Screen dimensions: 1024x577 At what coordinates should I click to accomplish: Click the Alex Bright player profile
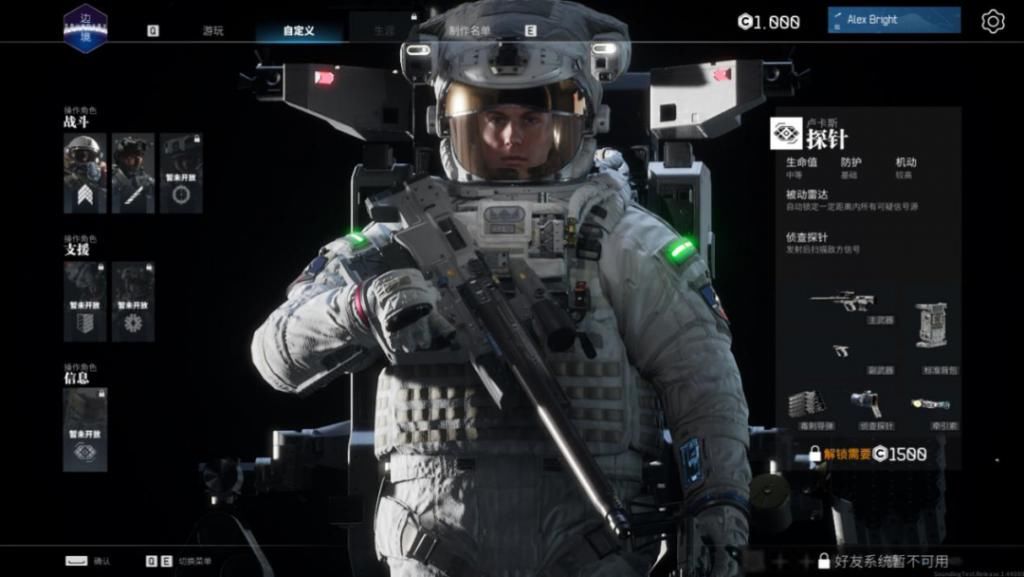893,20
